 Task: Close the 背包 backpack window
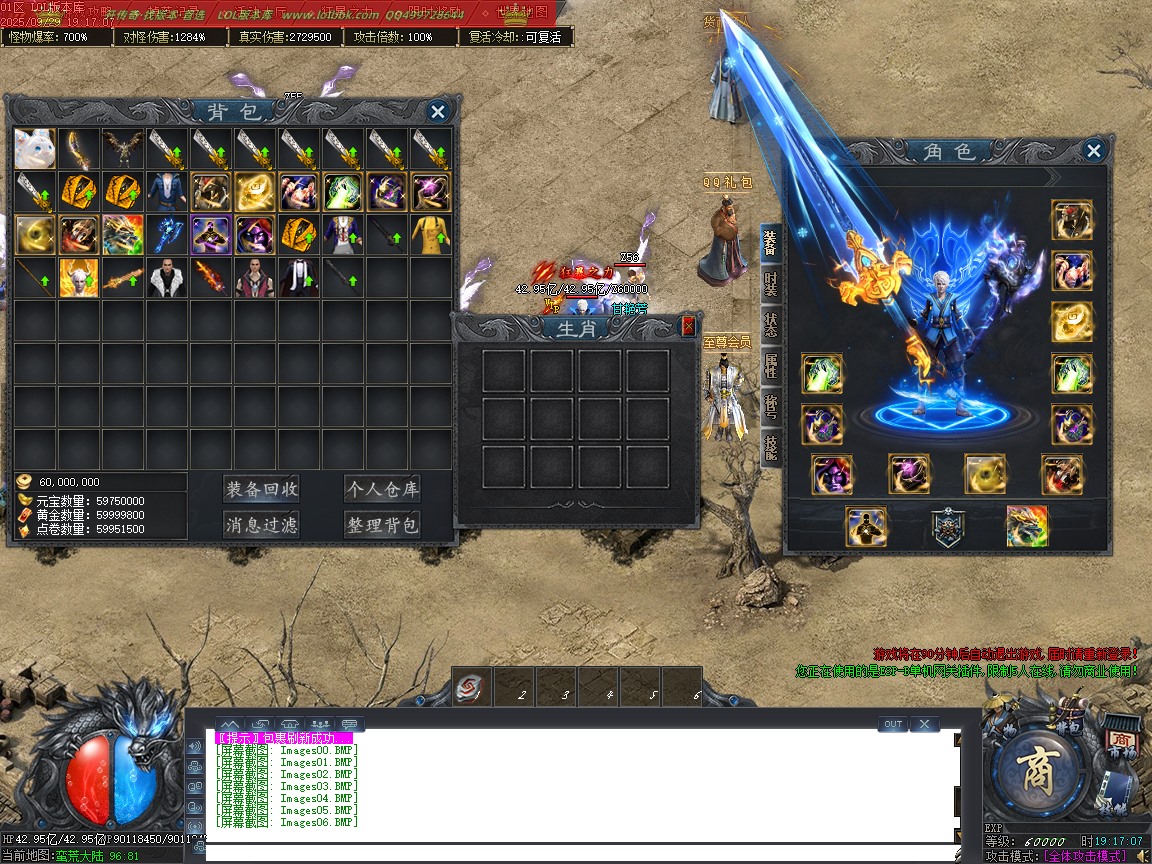[x=437, y=111]
